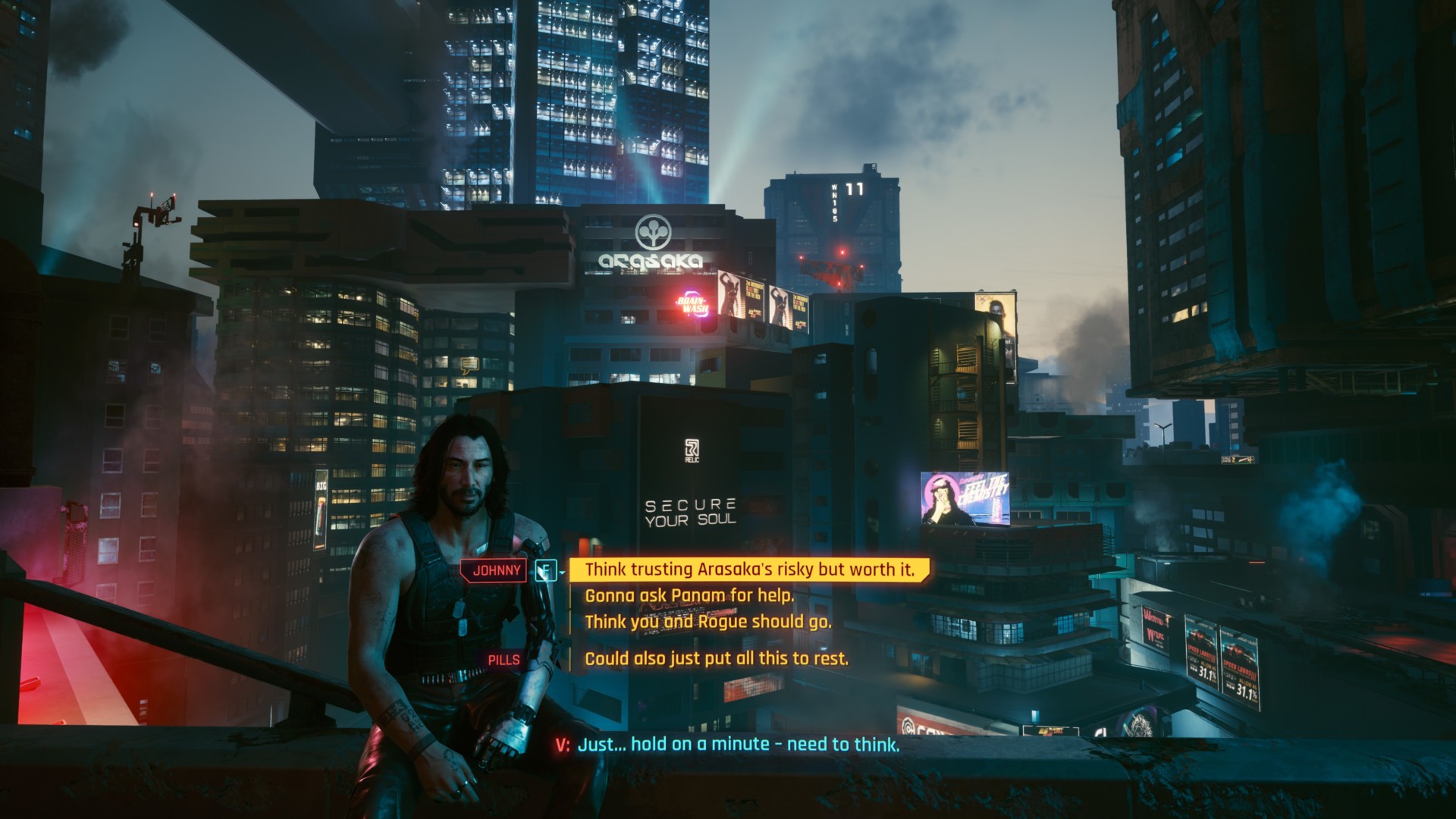The width and height of the screenshot is (1456, 819).
Task: Choose "Think trusting Arasaka's risky but worth it"
Action: click(x=749, y=570)
